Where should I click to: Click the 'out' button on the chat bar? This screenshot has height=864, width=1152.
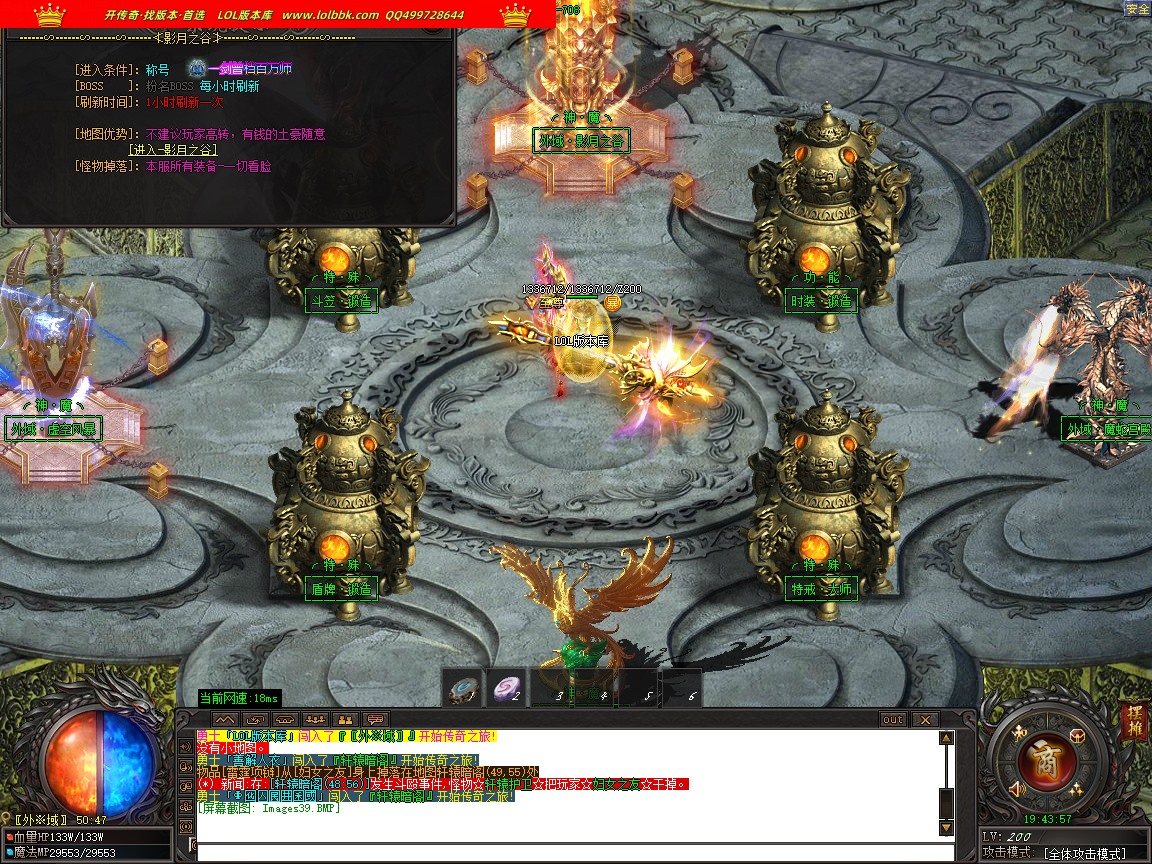coord(893,719)
